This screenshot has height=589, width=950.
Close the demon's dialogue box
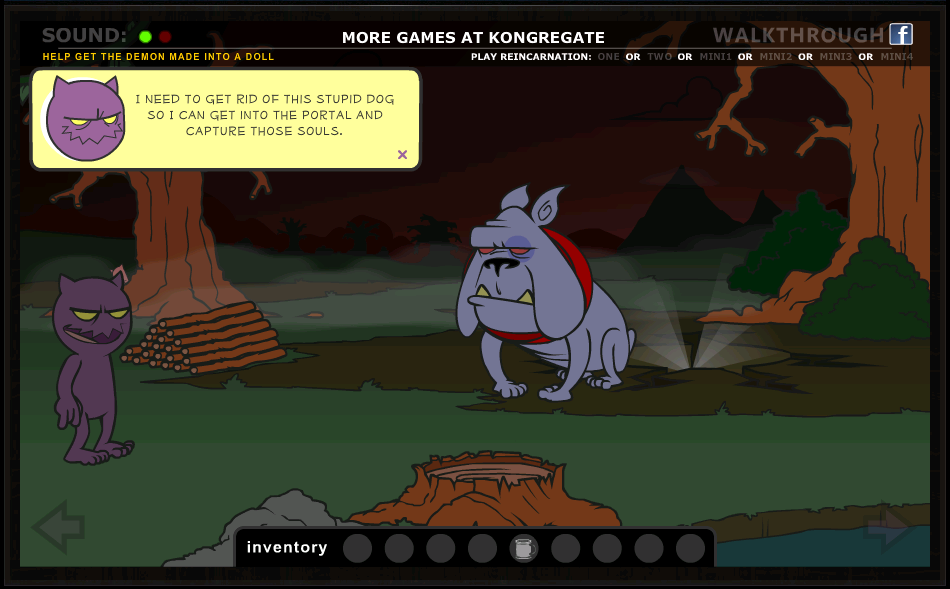[x=402, y=154]
